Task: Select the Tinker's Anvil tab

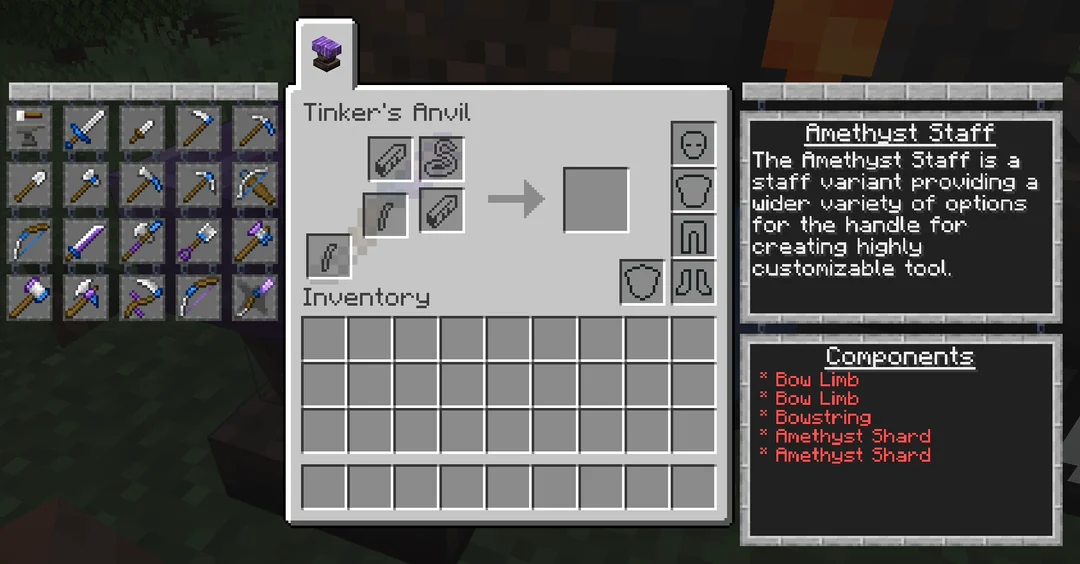Action: coord(325,51)
